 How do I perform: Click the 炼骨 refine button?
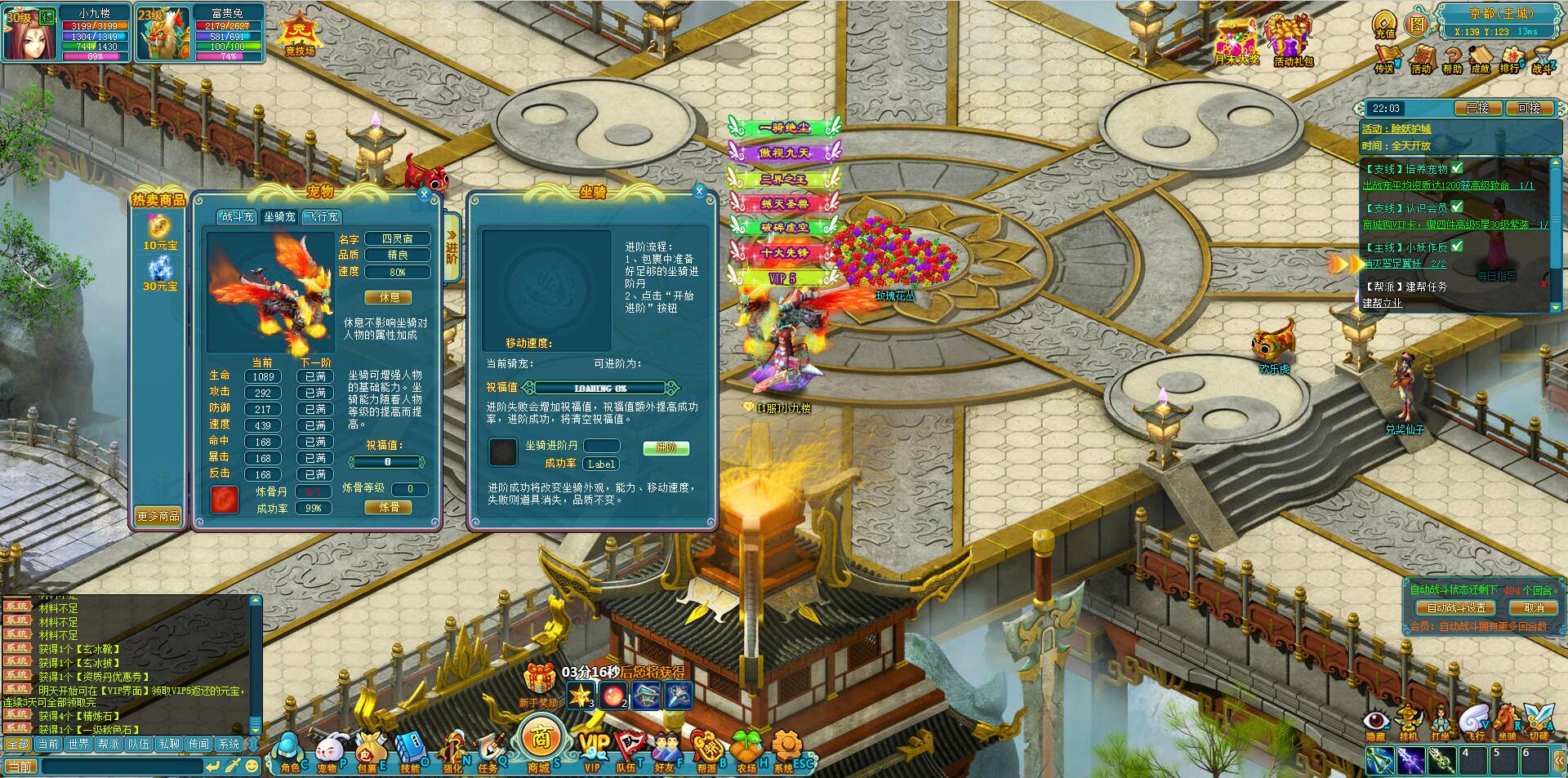[389, 507]
